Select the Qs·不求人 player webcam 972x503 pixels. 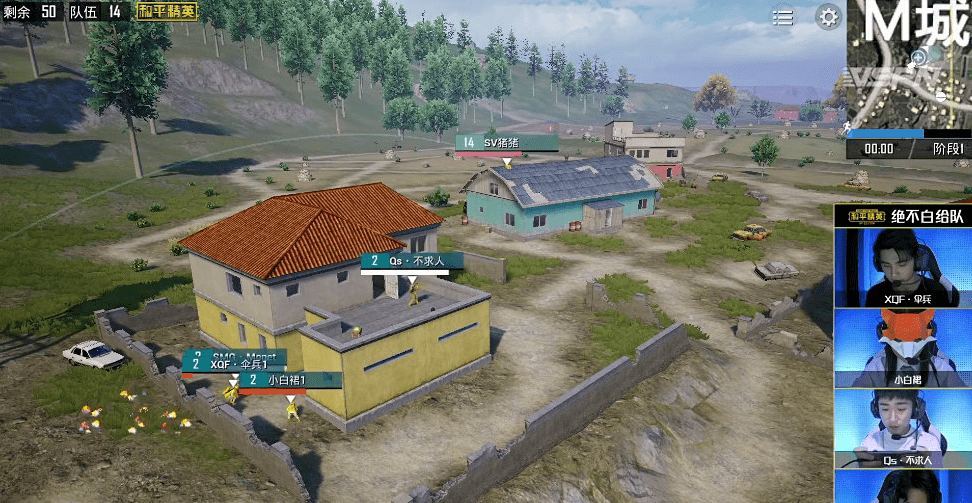pos(903,427)
